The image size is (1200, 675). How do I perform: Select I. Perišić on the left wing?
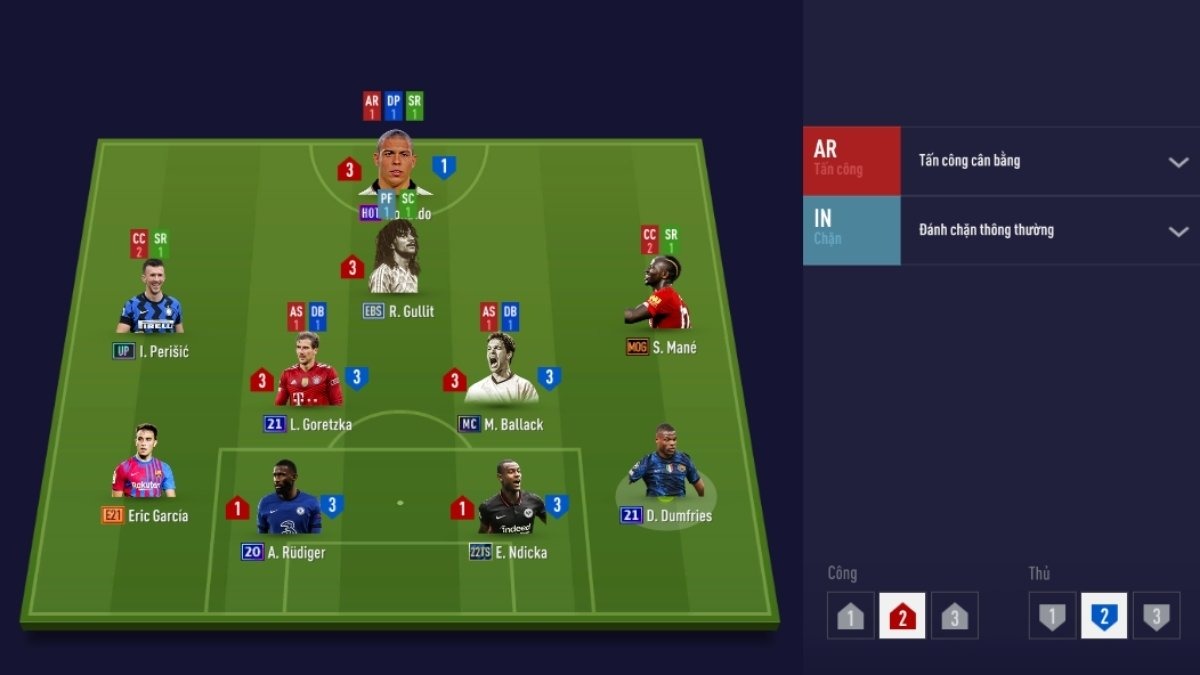point(150,299)
